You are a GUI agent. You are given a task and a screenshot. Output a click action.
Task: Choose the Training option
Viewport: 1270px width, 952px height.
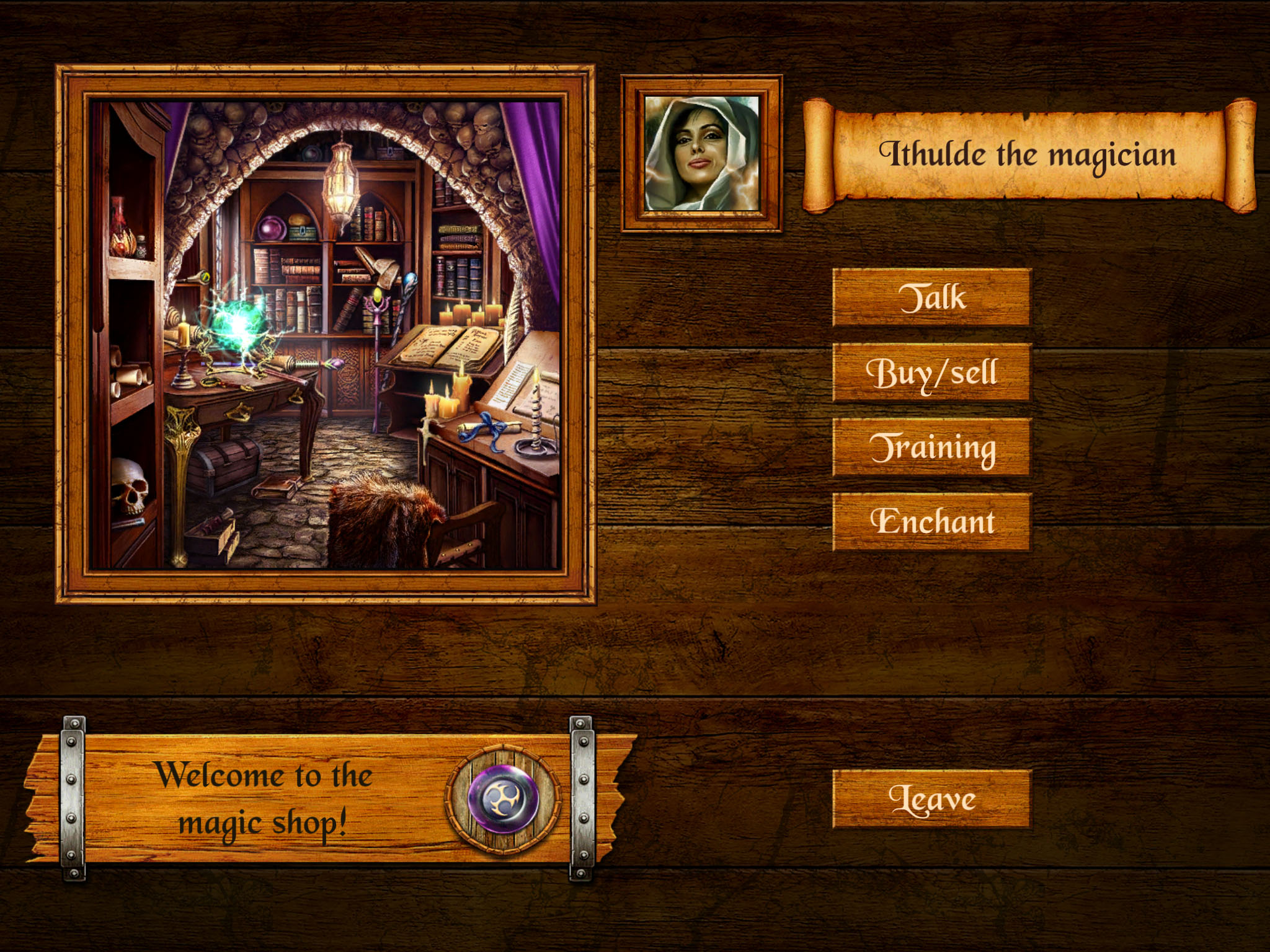tap(931, 447)
